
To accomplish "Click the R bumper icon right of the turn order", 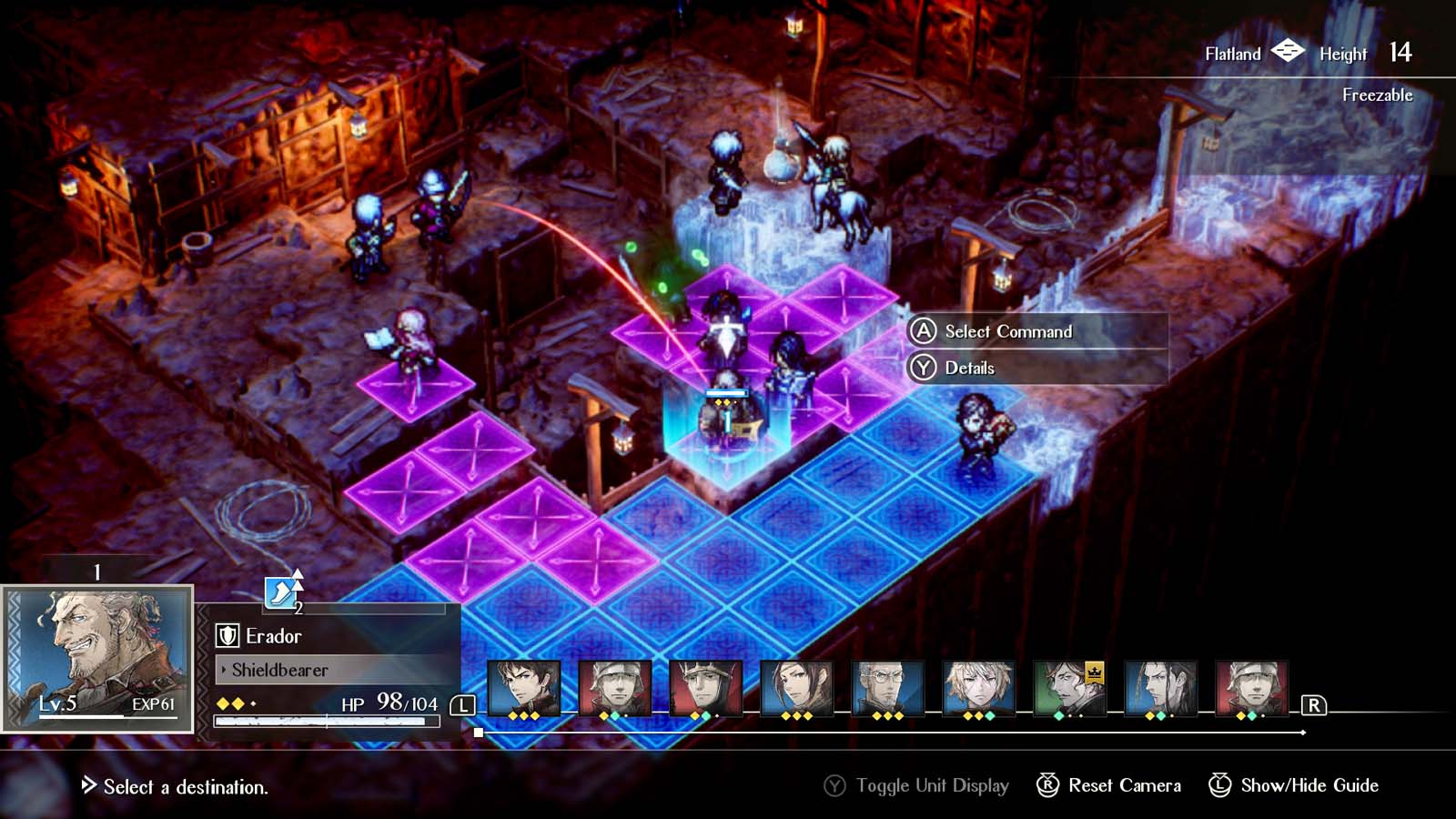I will point(1312,703).
